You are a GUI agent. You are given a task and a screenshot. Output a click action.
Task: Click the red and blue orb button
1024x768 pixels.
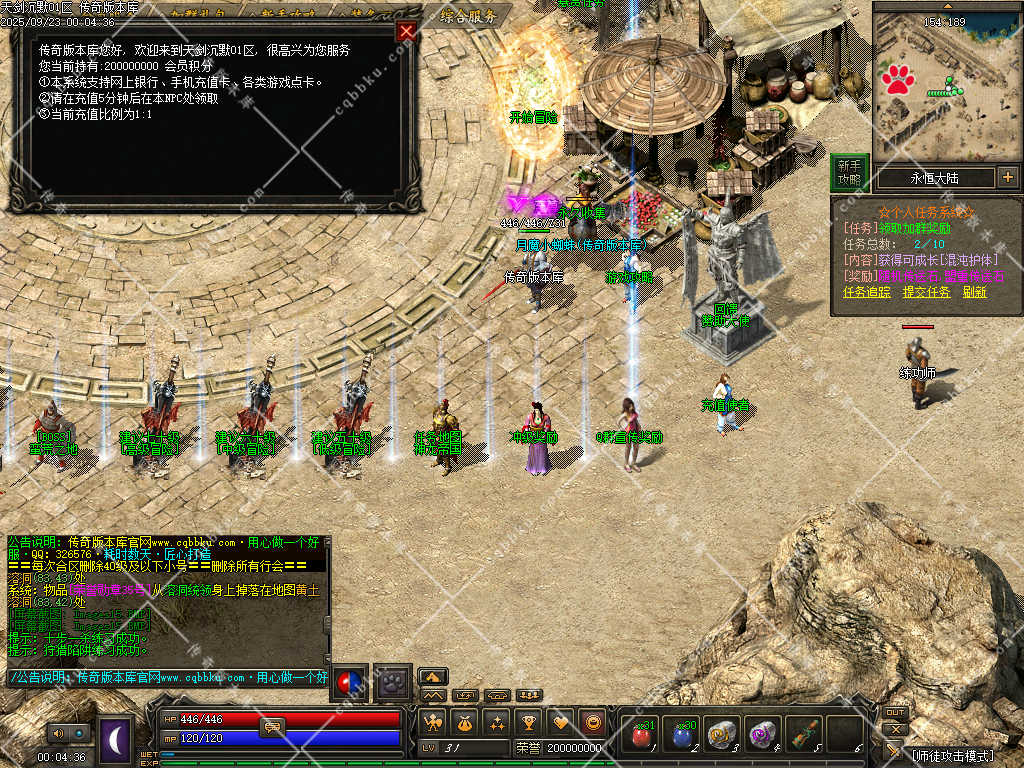coord(350,681)
